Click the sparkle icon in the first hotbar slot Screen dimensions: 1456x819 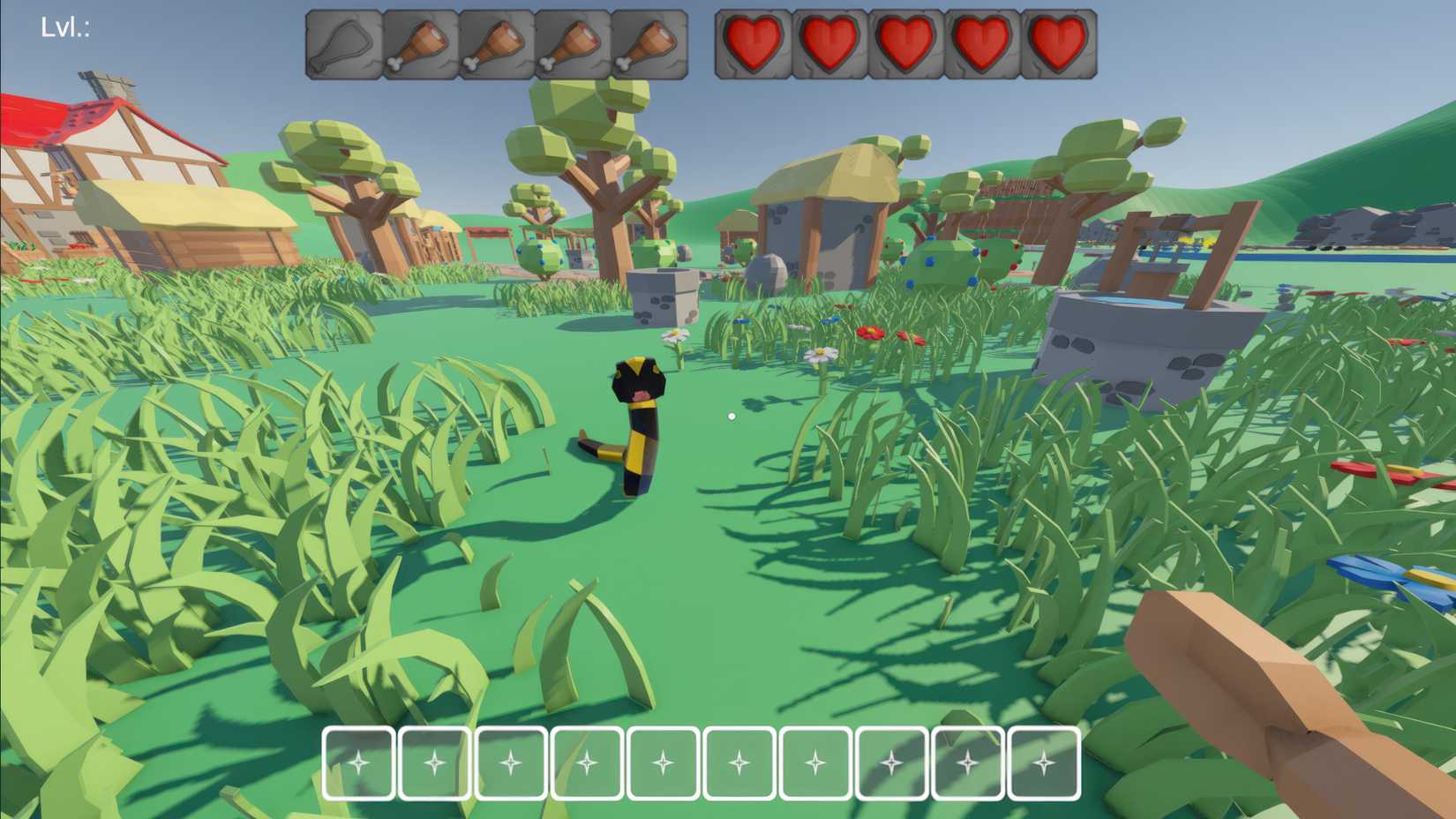pyautogui.click(x=357, y=763)
